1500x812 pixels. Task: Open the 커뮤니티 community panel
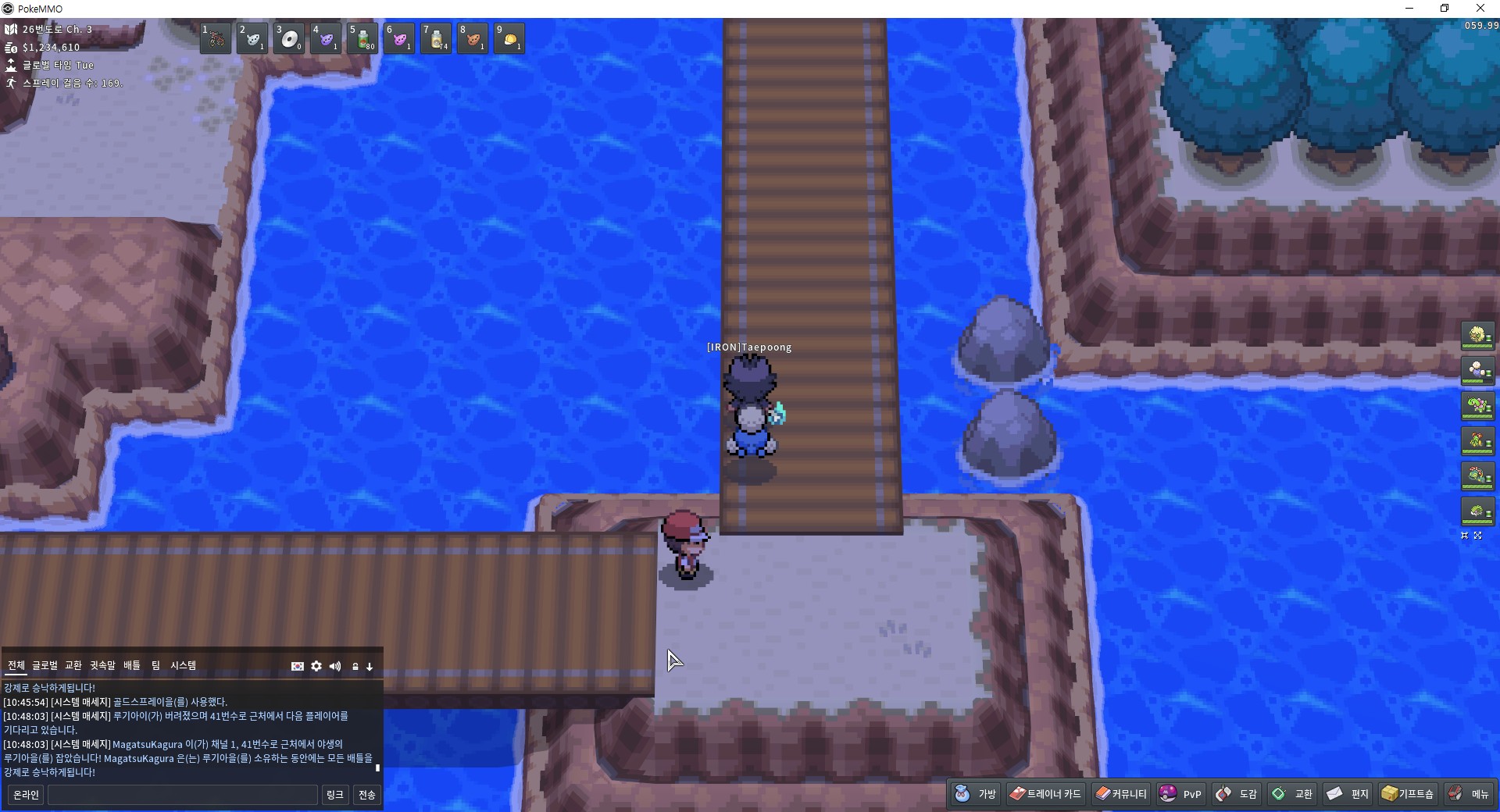coord(1121,794)
